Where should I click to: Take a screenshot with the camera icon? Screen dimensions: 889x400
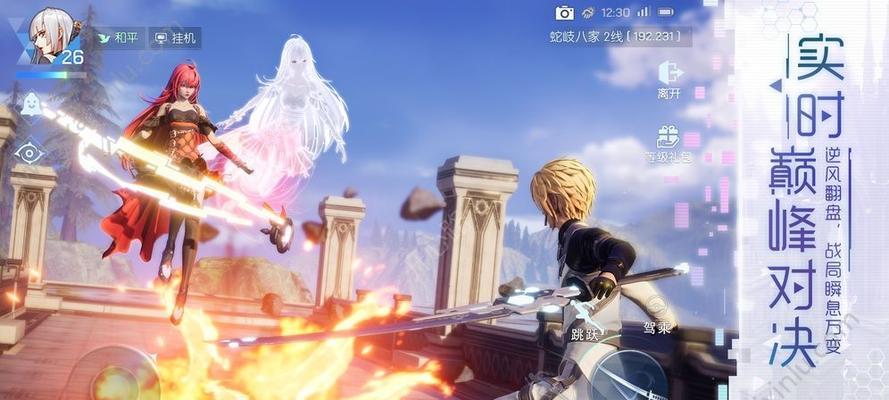pyautogui.click(x=565, y=13)
